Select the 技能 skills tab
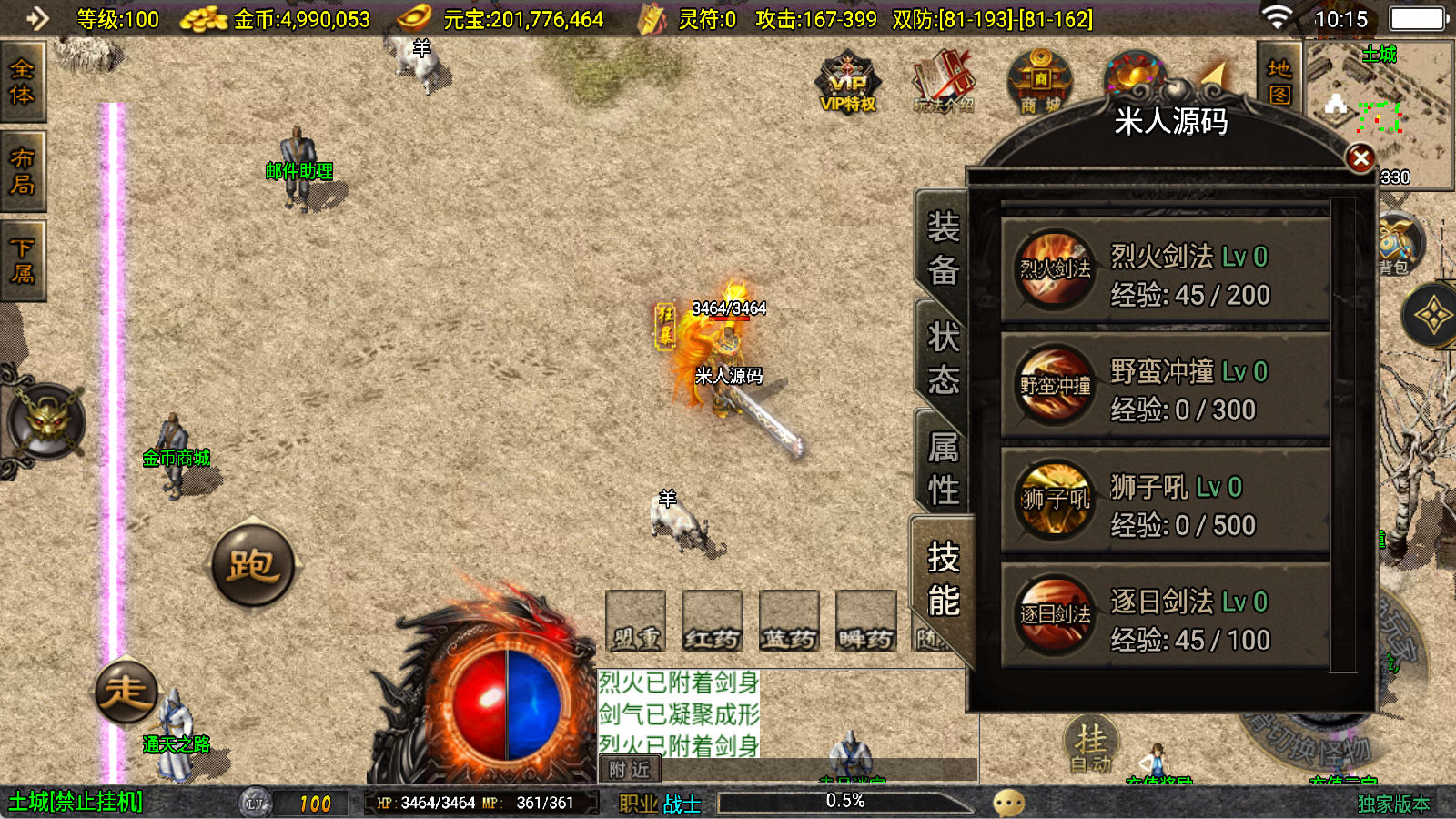Viewport: 1456px width, 819px height. click(943, 579)
